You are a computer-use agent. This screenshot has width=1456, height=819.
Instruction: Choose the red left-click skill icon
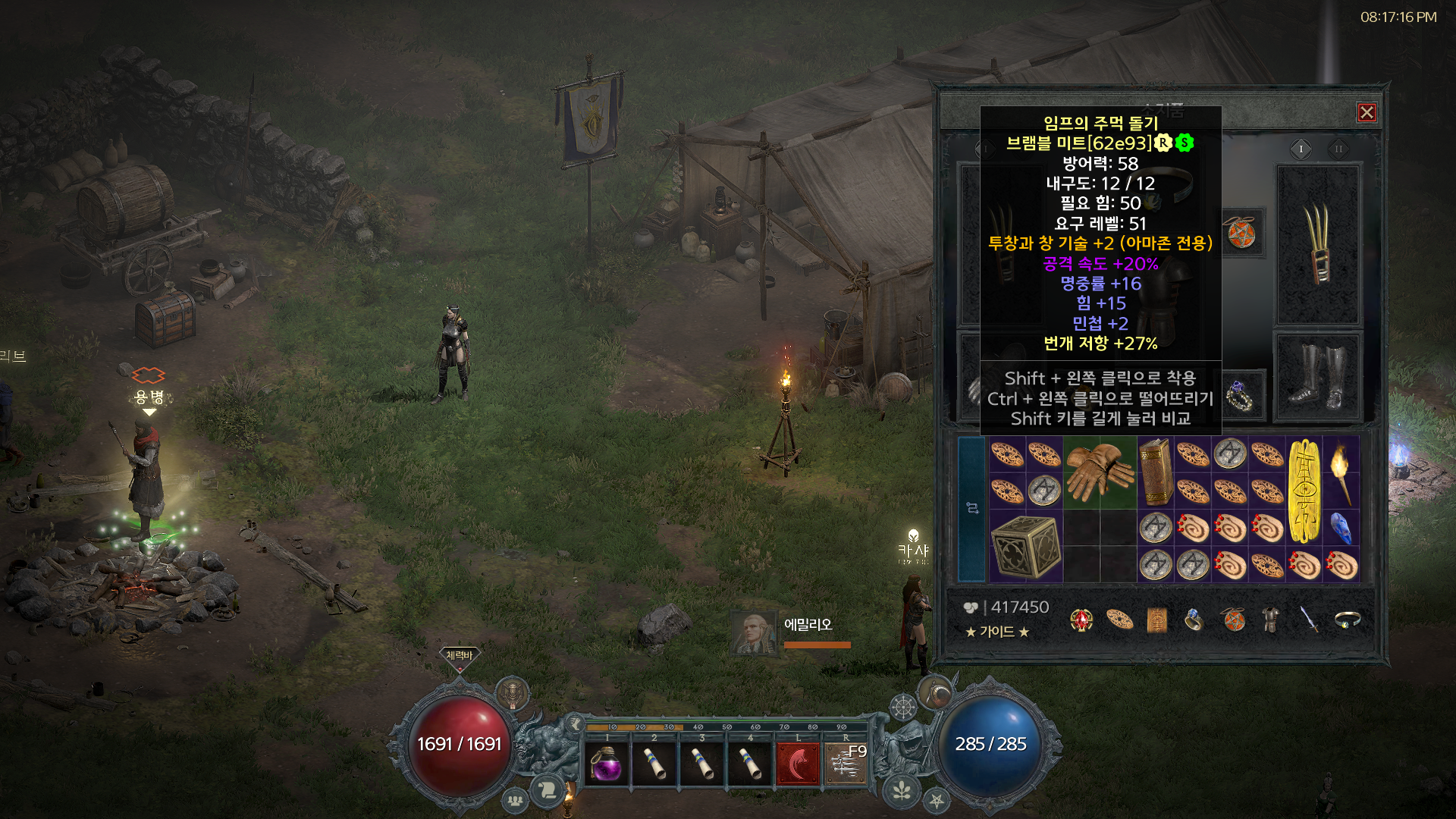click(797, 764)
